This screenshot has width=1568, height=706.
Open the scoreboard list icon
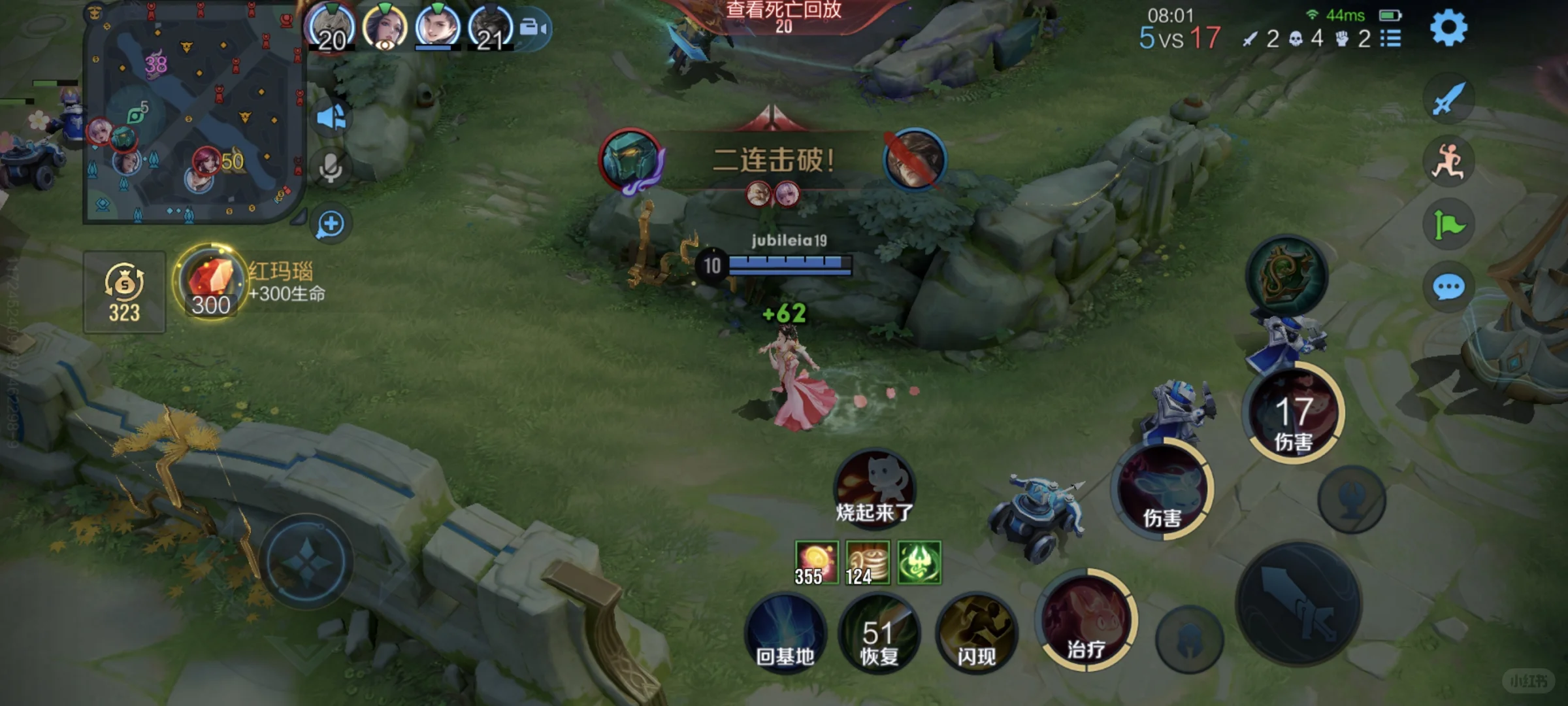[x=1391, y=39]
